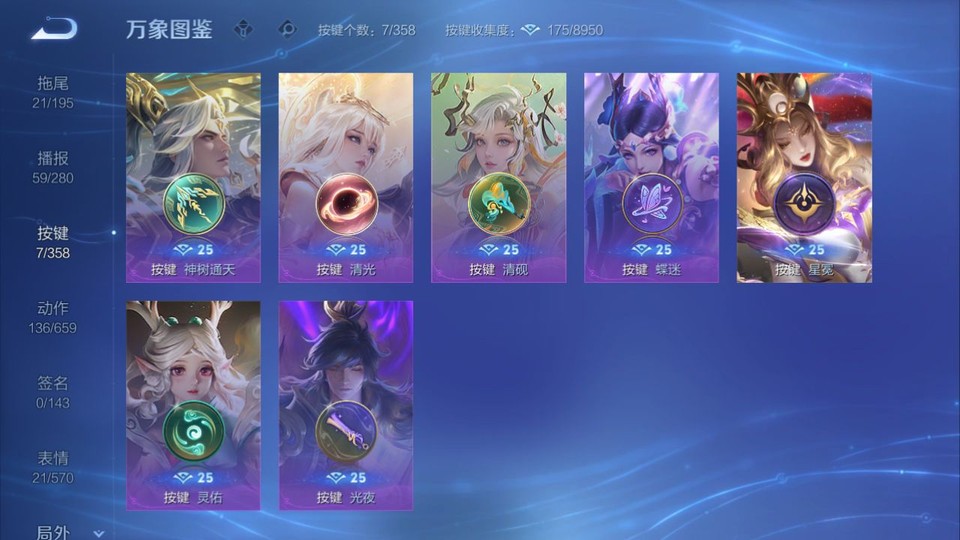The height and width of the screenshot is (540, 960).
Task: Select the 神树通天 button skin card
Action: point(193,177)
